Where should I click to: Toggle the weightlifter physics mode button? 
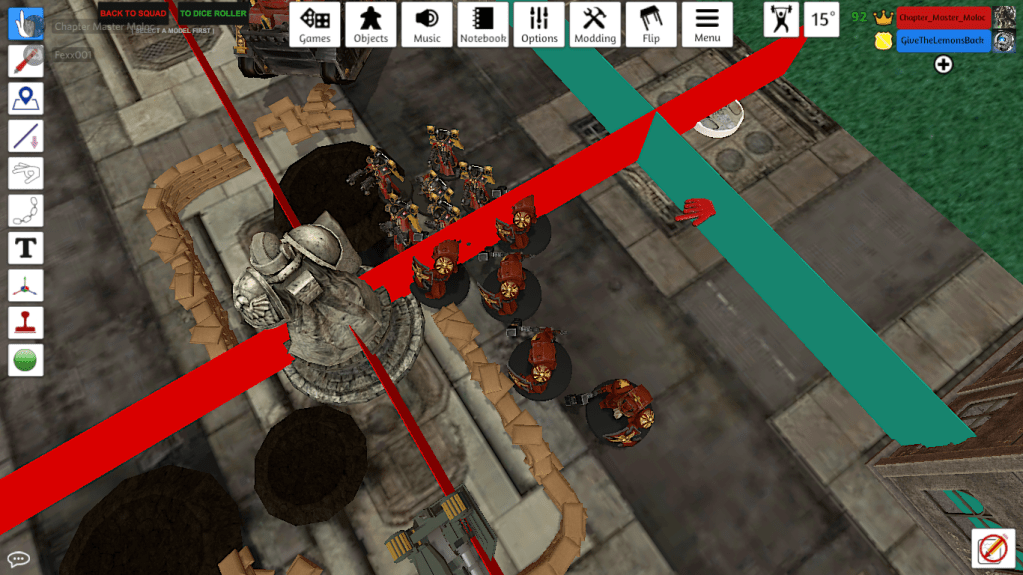781,19
